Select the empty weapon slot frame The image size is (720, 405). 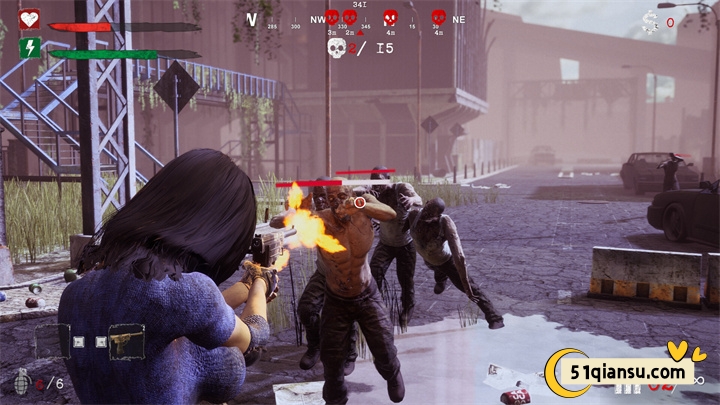pos(52,342)
